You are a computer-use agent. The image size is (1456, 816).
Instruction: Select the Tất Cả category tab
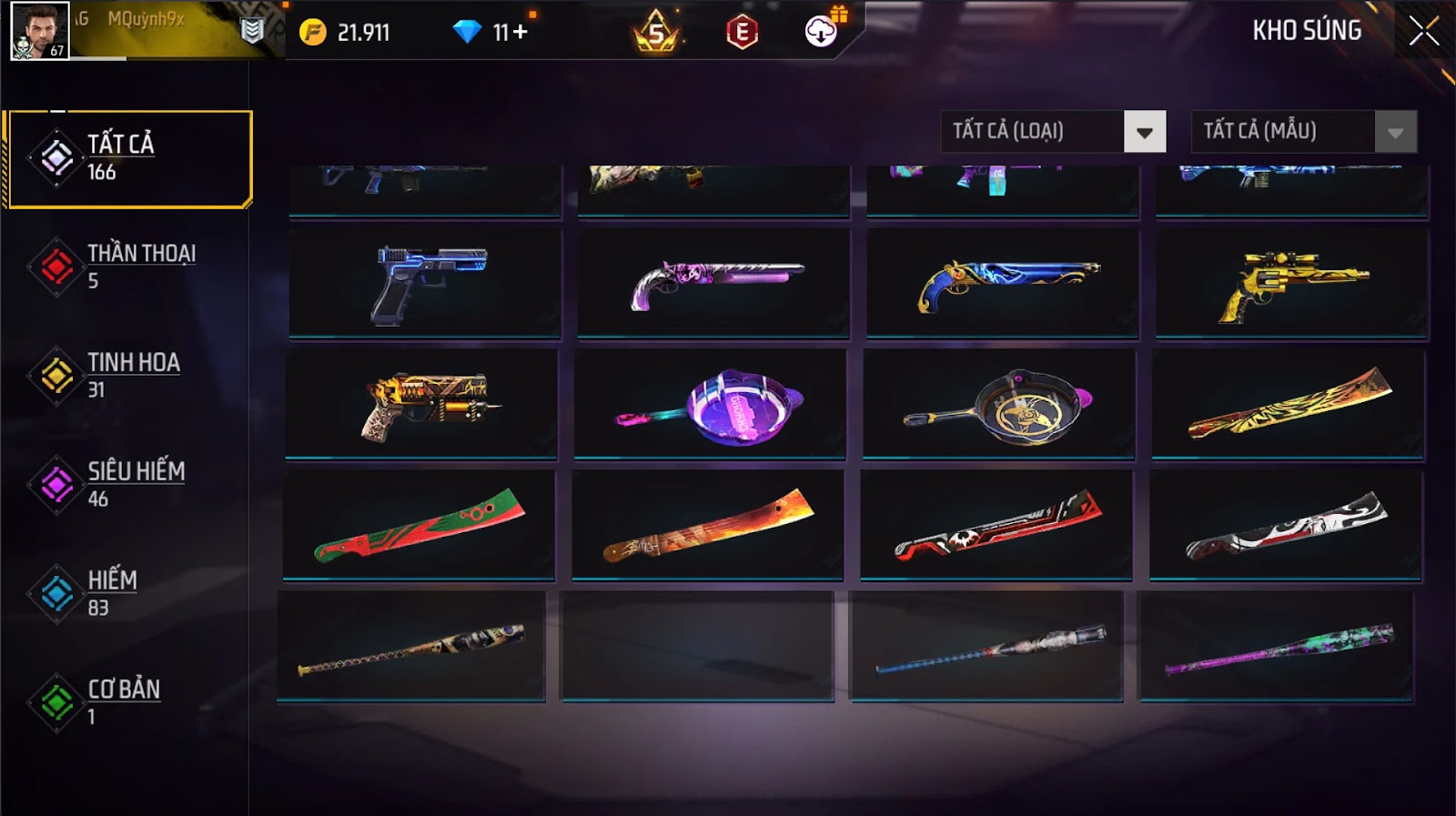pos(129,158)
